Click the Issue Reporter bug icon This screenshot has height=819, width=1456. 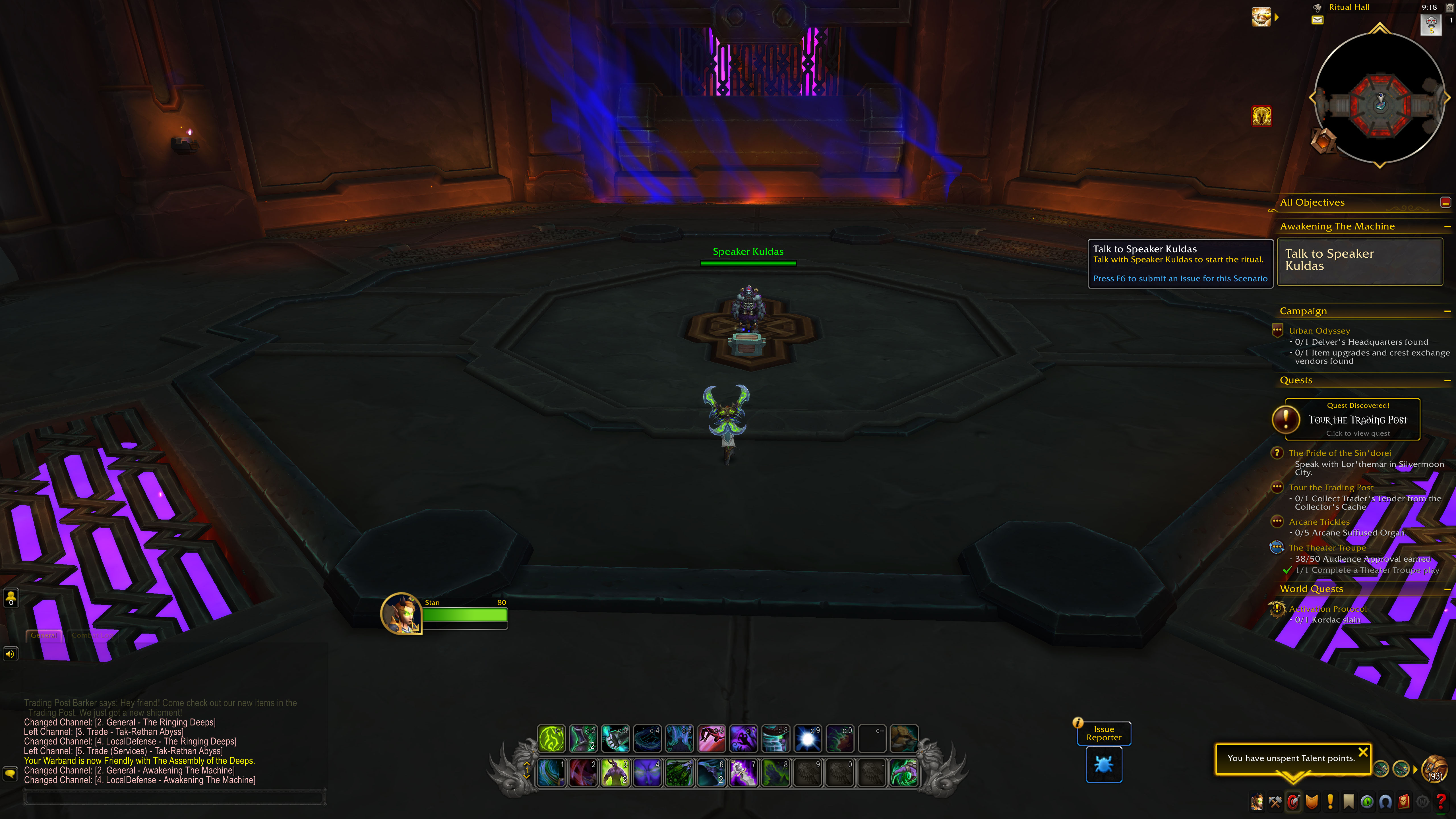click(1103, 765)
